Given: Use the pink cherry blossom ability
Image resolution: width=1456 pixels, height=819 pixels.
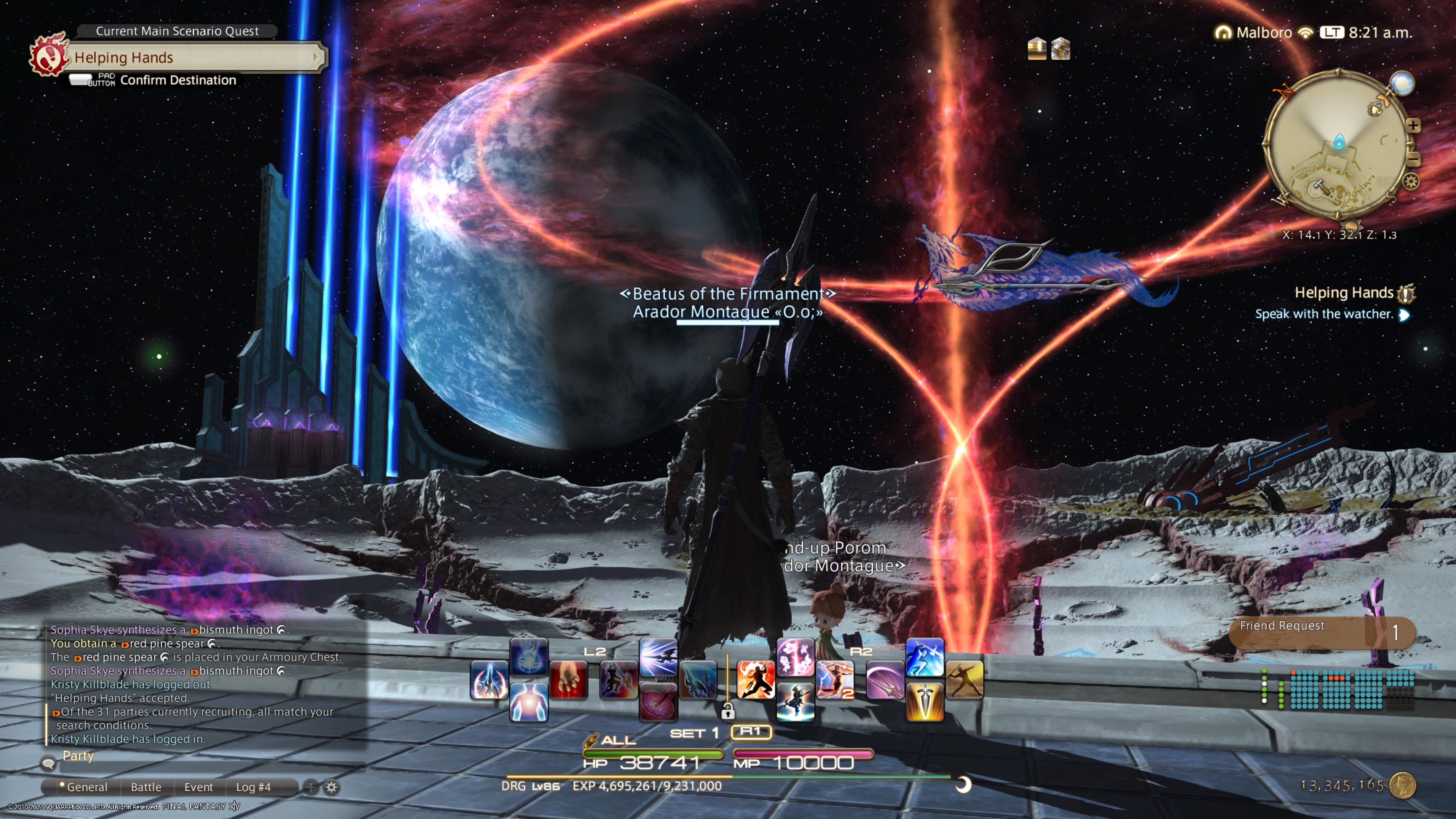Looking at the screenshot, I should pyautogui.click(x=795, y=657).
